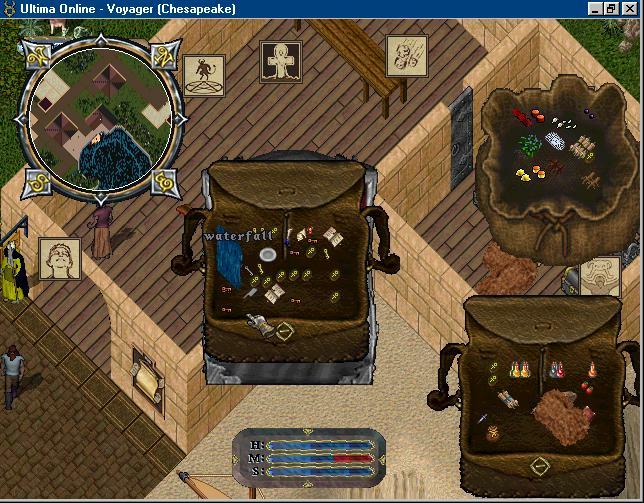This screenshot has width=644, height=503.
Task: Select the silver plate in the backpack
Action: [267, 256]
